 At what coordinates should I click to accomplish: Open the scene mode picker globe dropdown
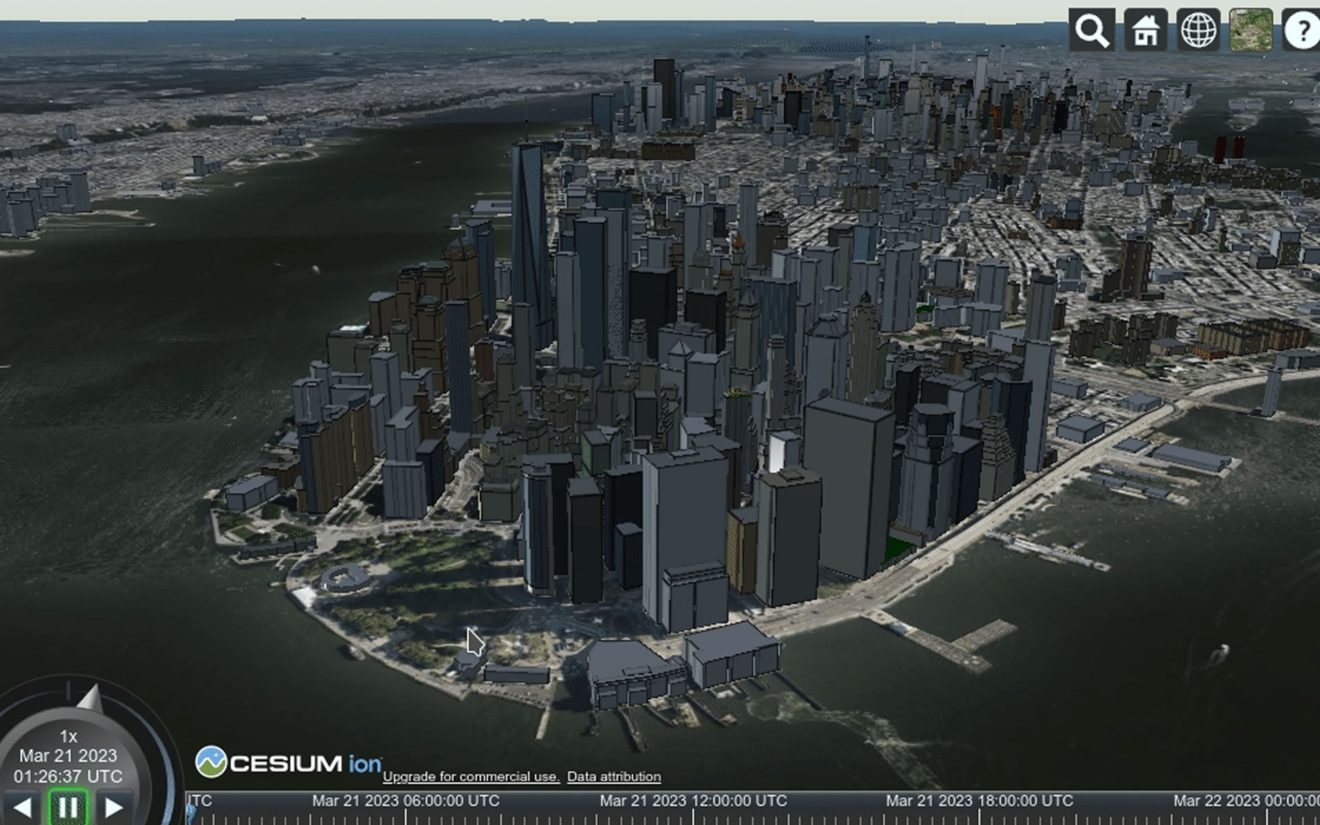1197,30
